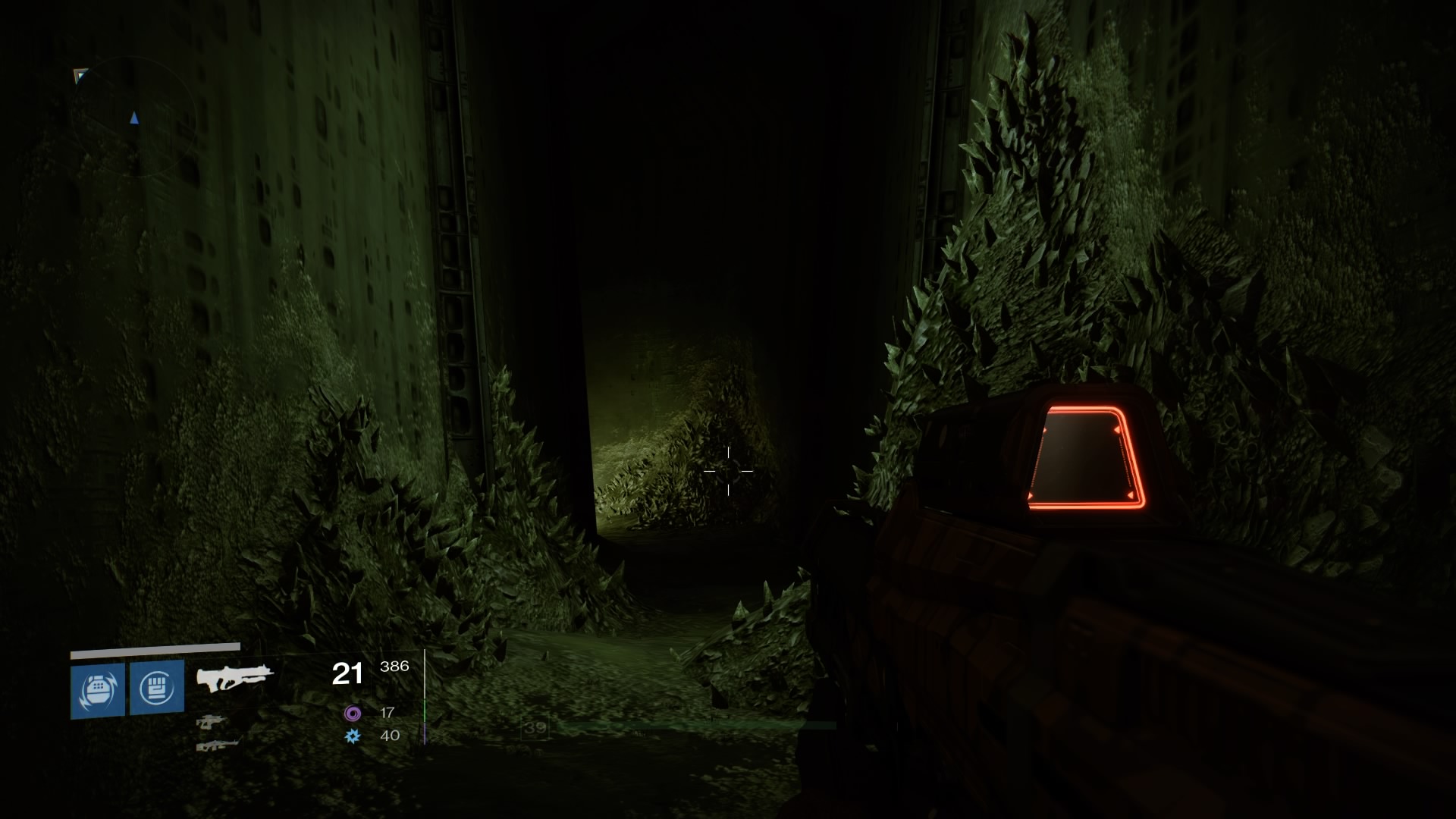Select the bottom stowed weapon icon
This screenshot has height=819, width=1456.
click(217, 745)
